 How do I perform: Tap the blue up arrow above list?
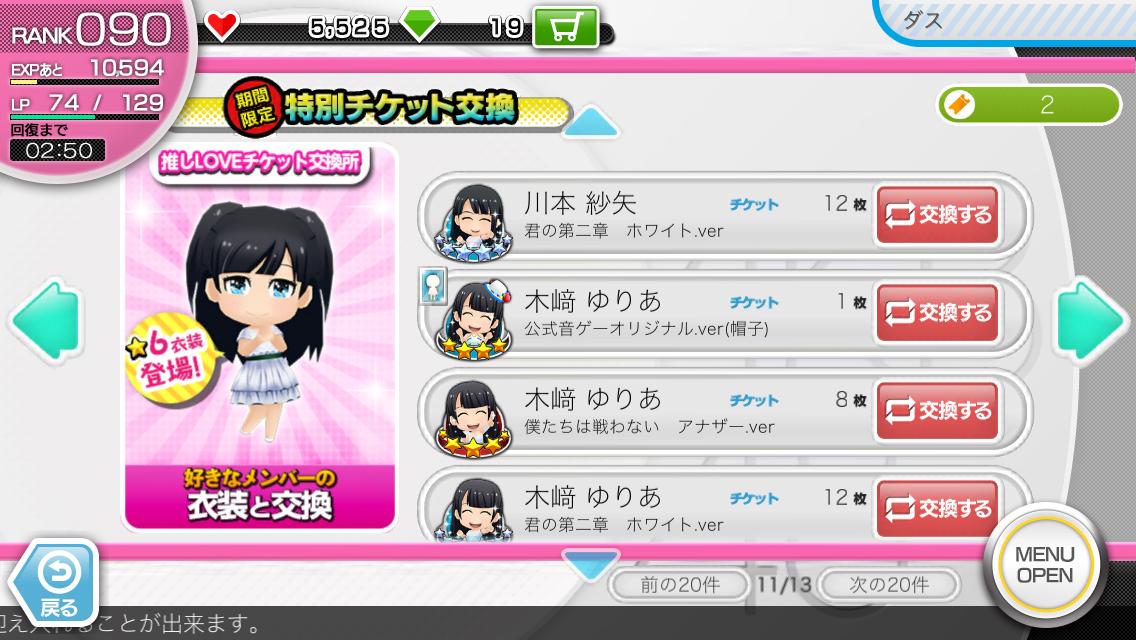592,123
